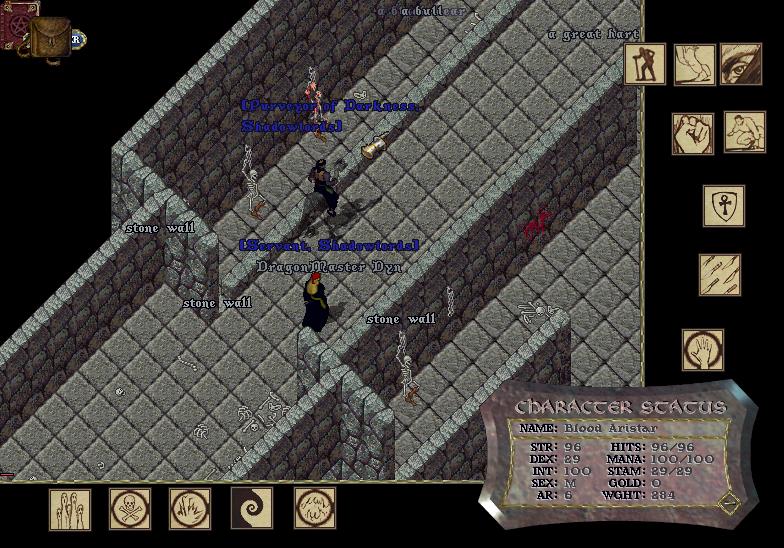The image size is (784, 548).
Task: Use the watching eye skill icon
Action: [x=740, y=64]
